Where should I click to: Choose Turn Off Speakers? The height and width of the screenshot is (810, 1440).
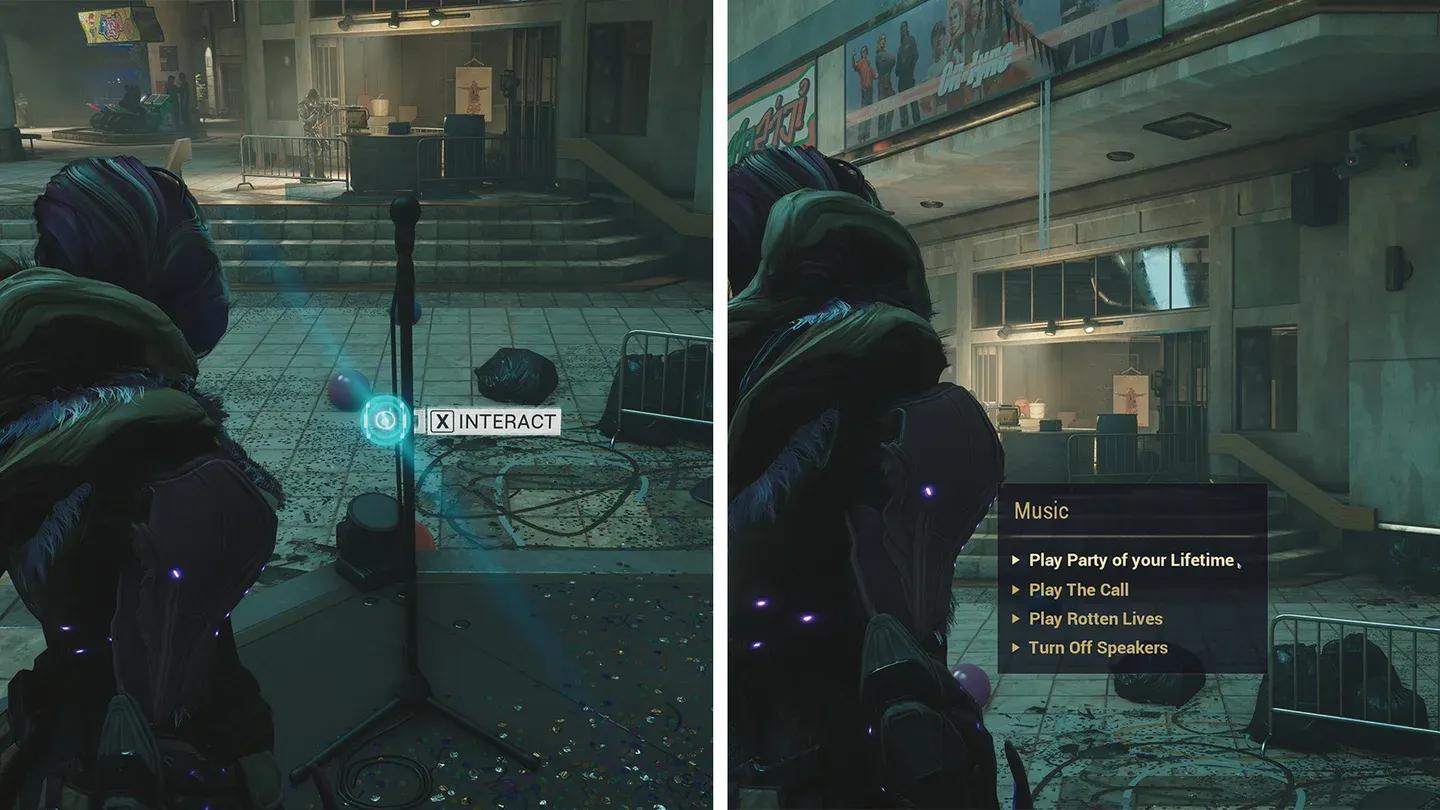click(1097, 648)
